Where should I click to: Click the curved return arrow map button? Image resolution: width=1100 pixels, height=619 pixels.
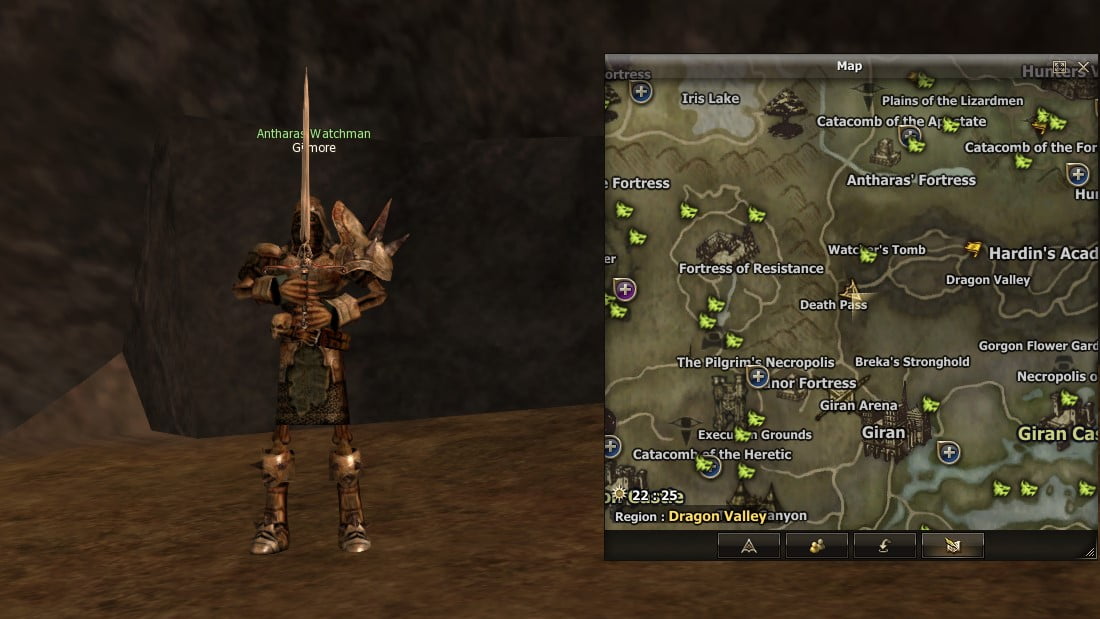pyautogui.click(x=884, y=545)
